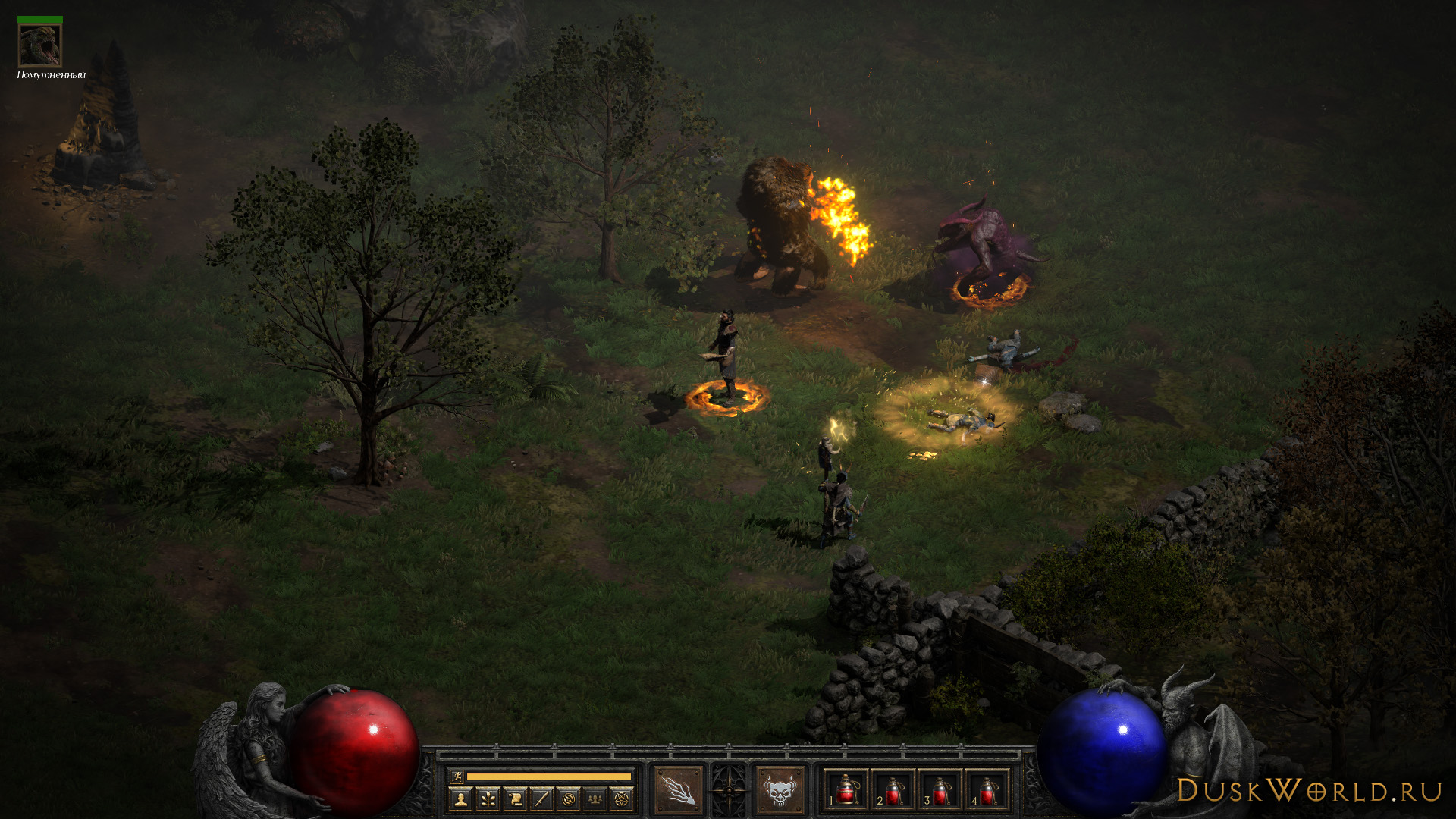This screenshot has width=1456, height=819.
Task: Use the healing potion in belt slot 2
Action: (x=893, y=791)
